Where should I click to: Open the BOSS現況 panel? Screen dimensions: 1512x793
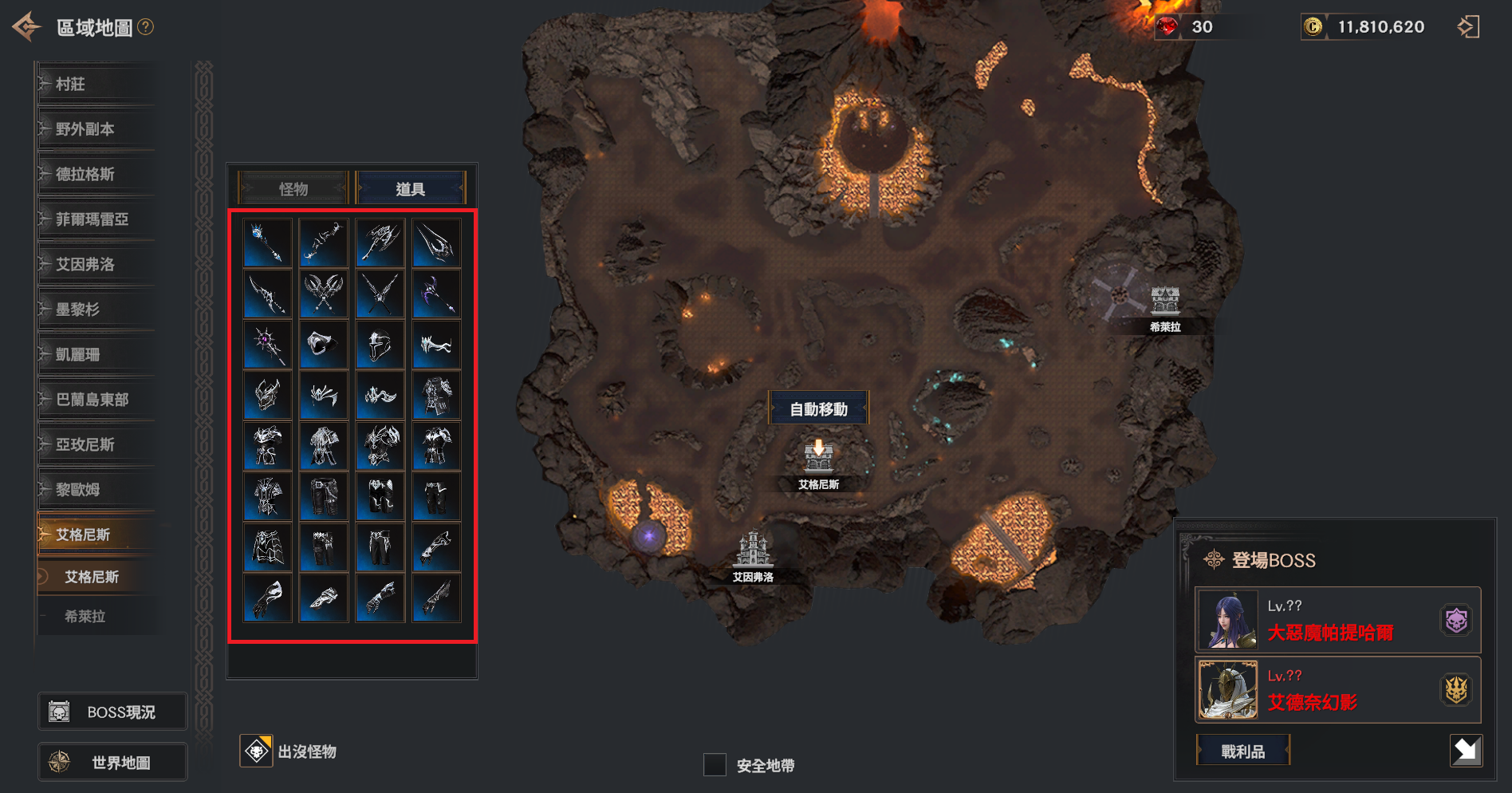point(112,712)
